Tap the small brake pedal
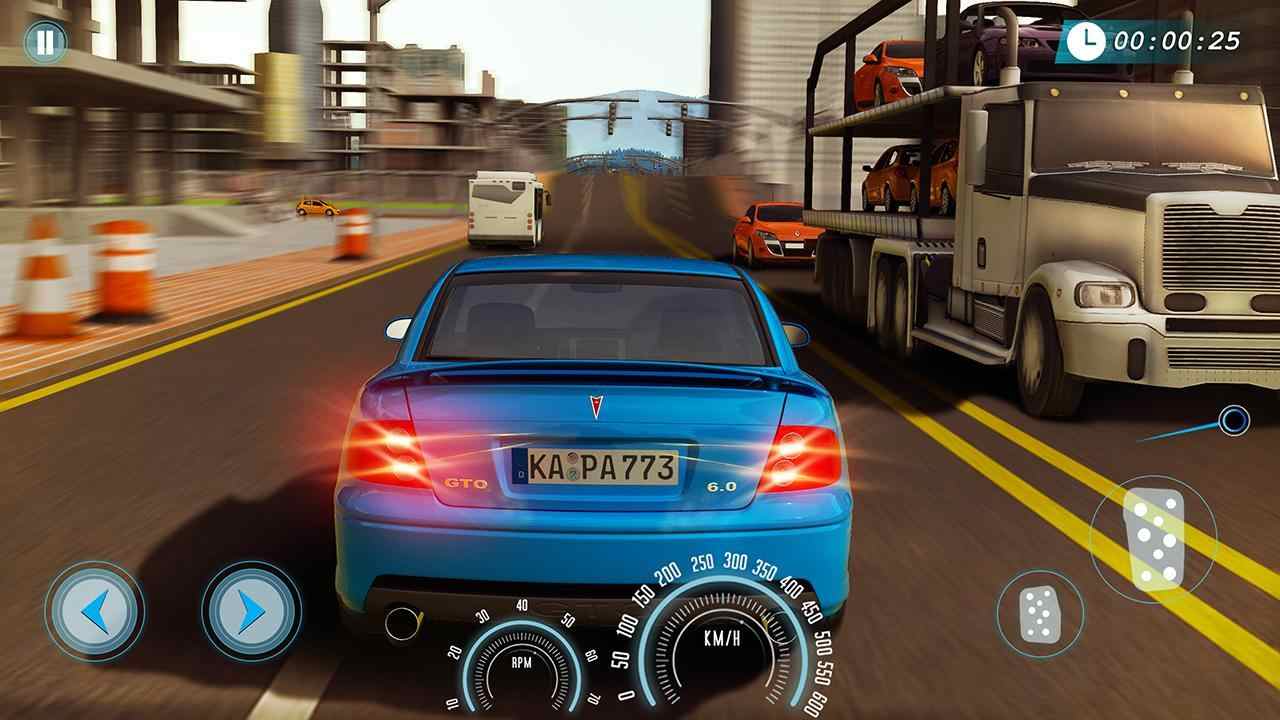 click(x=1040, y=614)
